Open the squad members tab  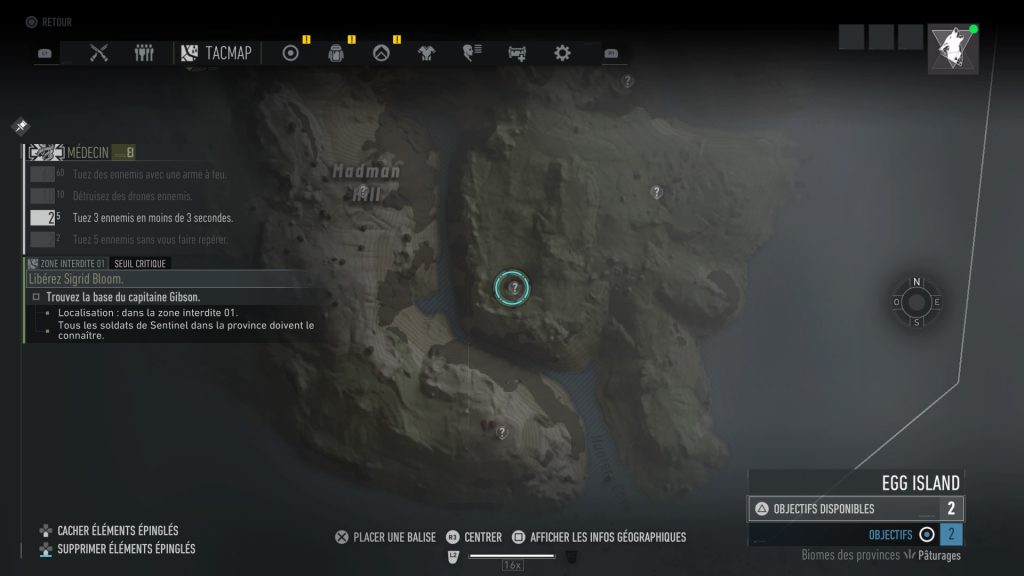point(145,53)
